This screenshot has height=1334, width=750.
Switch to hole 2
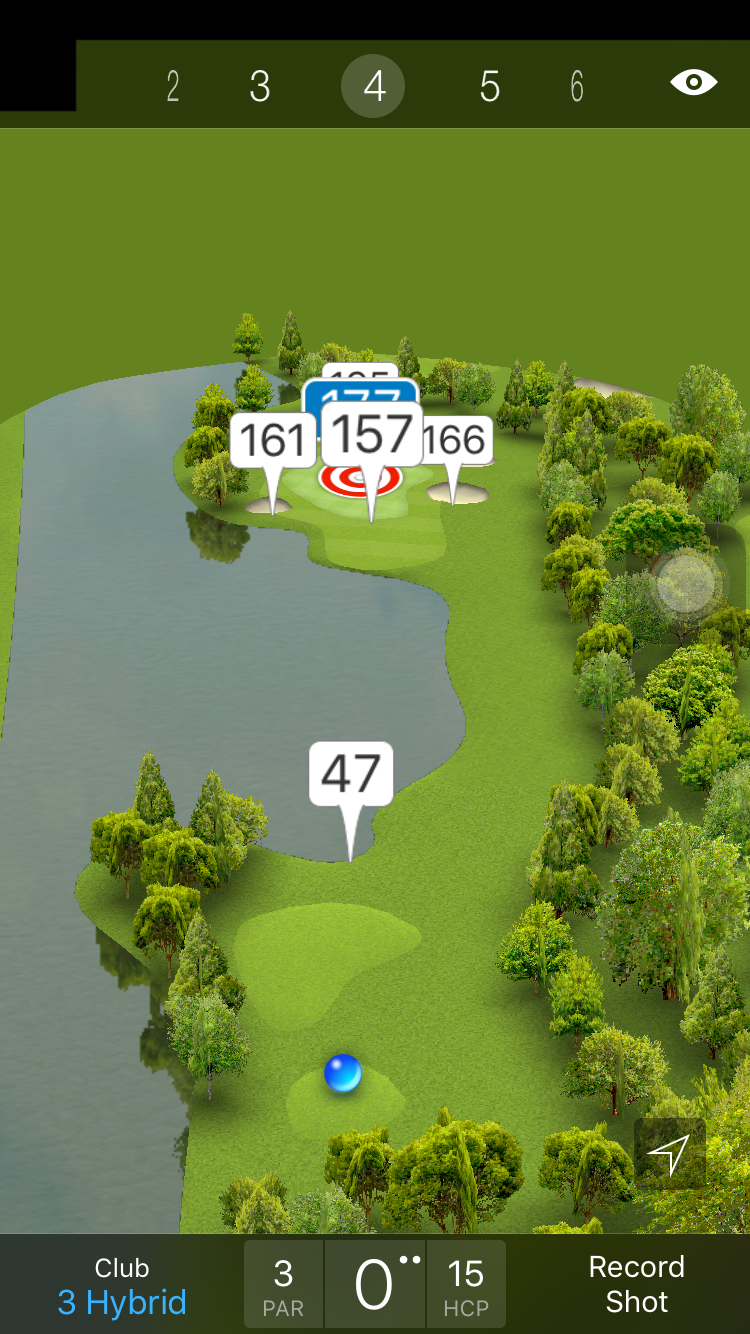(x=173, y=87)
